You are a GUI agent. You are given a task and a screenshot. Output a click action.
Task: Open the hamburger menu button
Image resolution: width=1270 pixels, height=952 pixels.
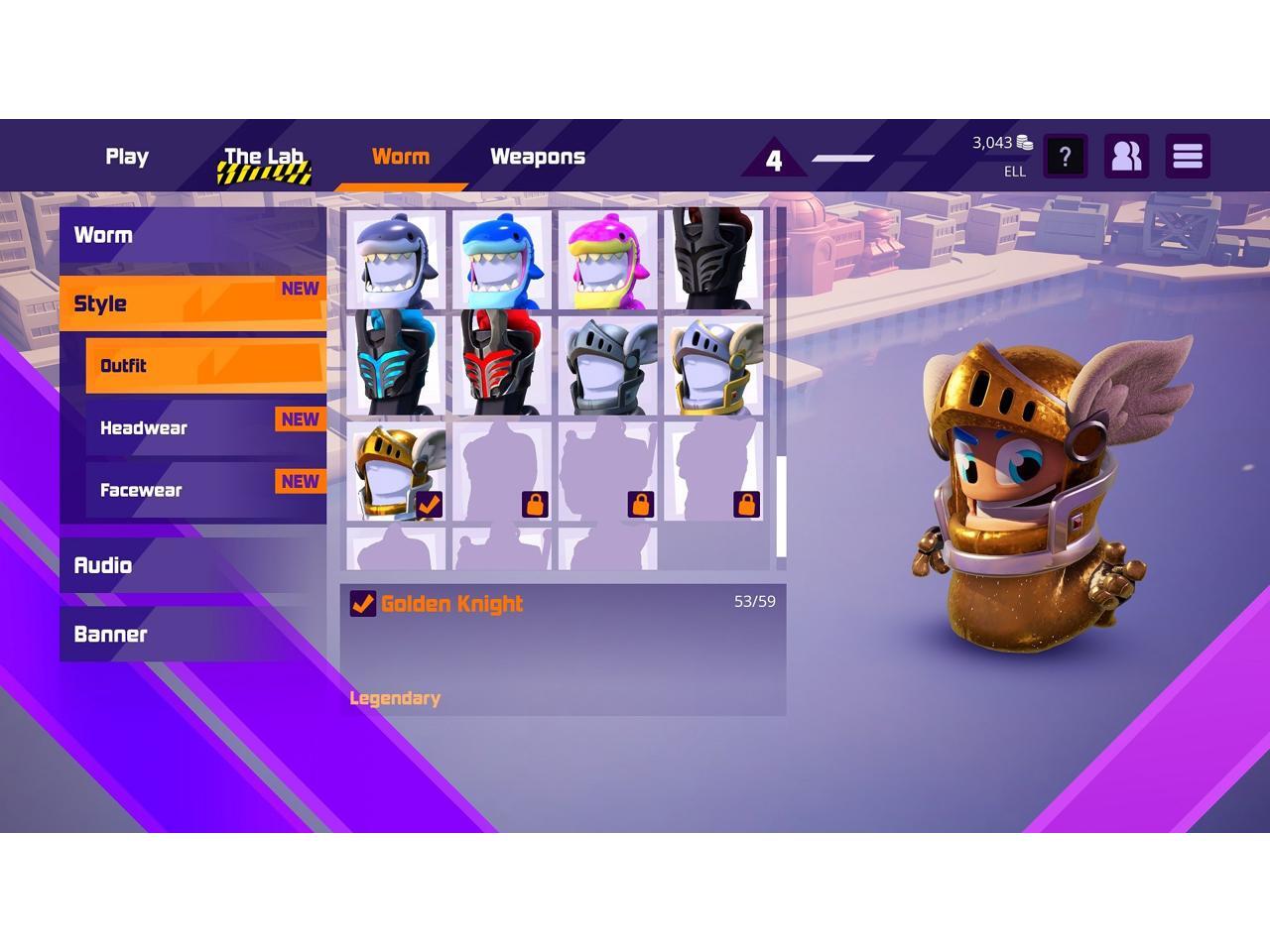1188,157
